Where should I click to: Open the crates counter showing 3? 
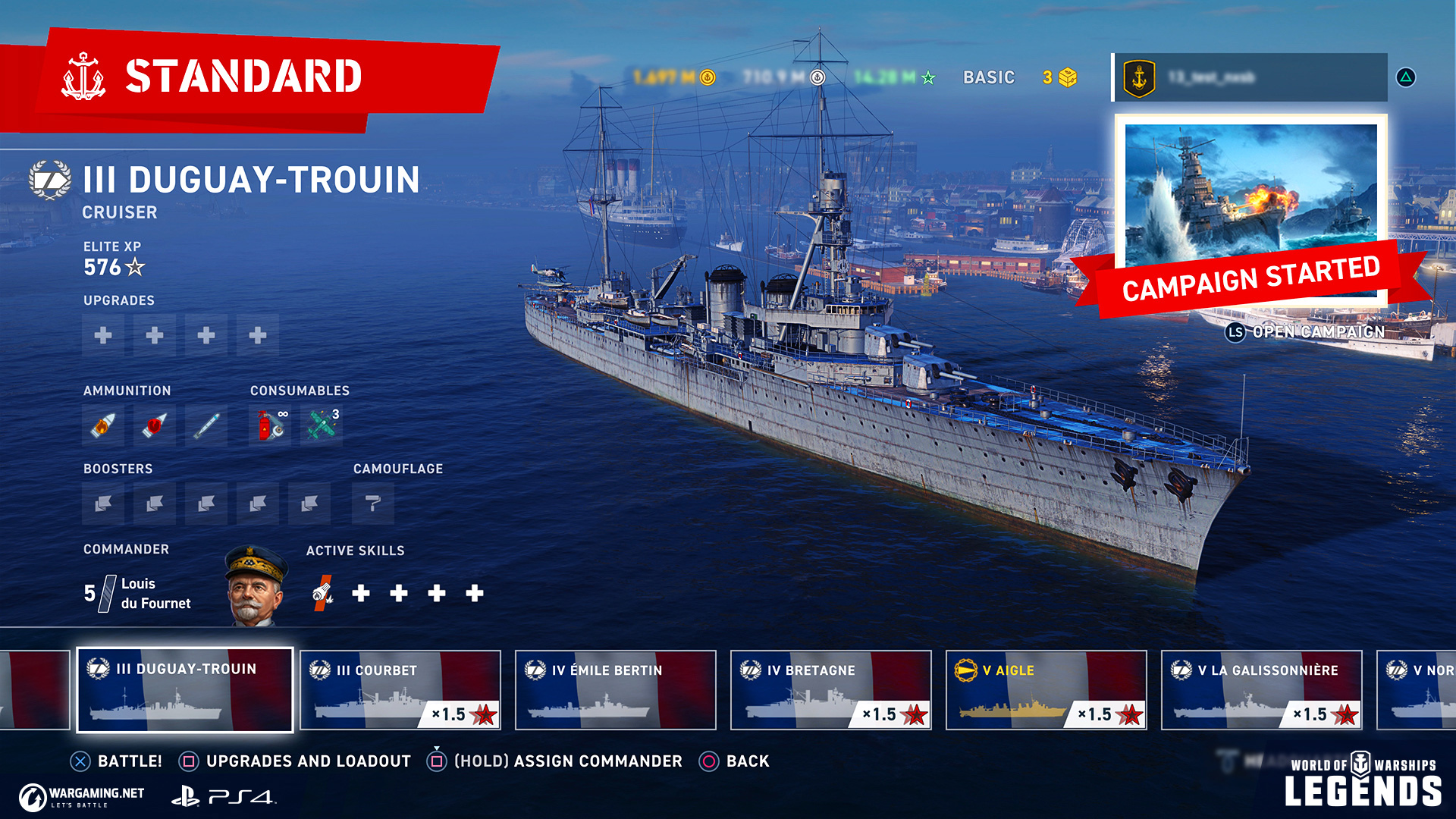click(x=1059, y=77)
